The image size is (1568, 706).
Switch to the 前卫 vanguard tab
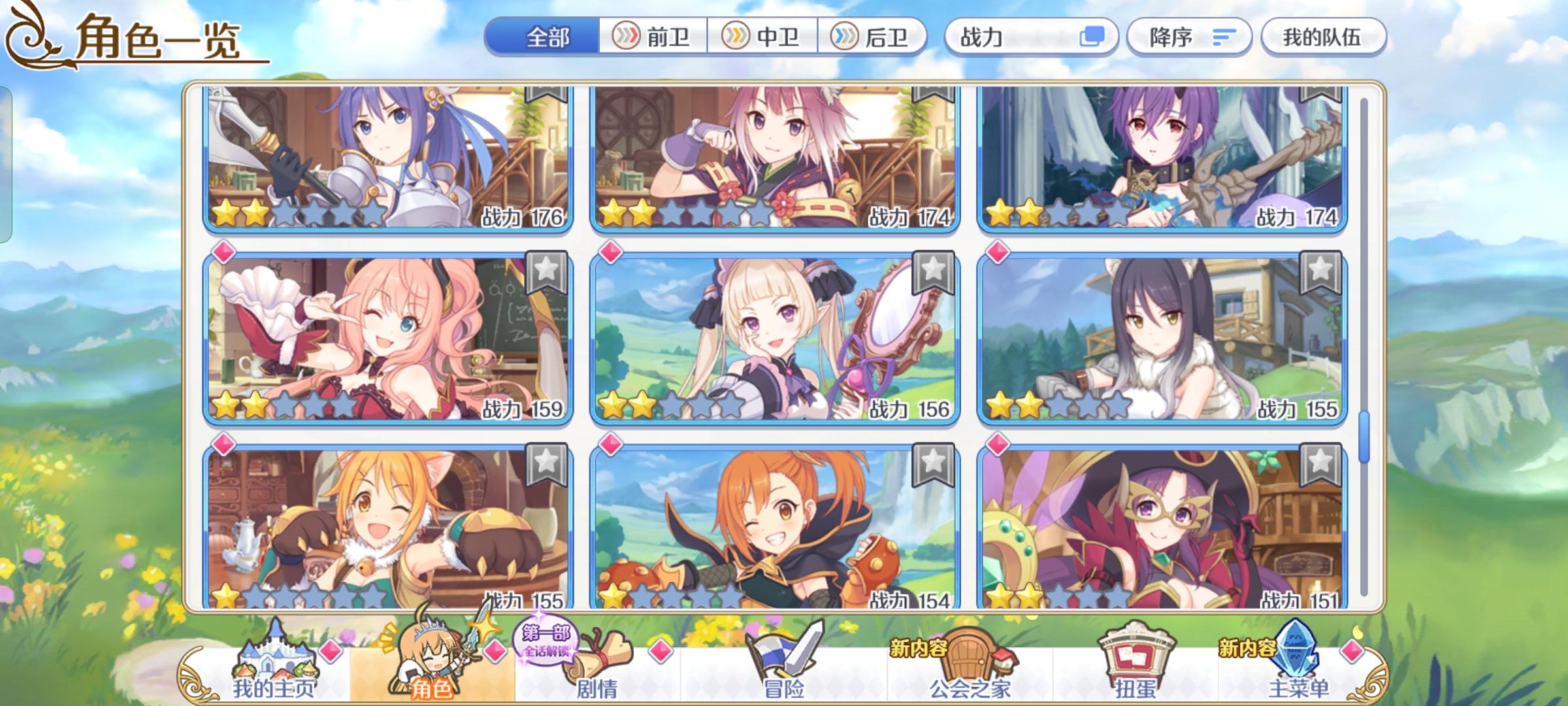tap(653, 37)
